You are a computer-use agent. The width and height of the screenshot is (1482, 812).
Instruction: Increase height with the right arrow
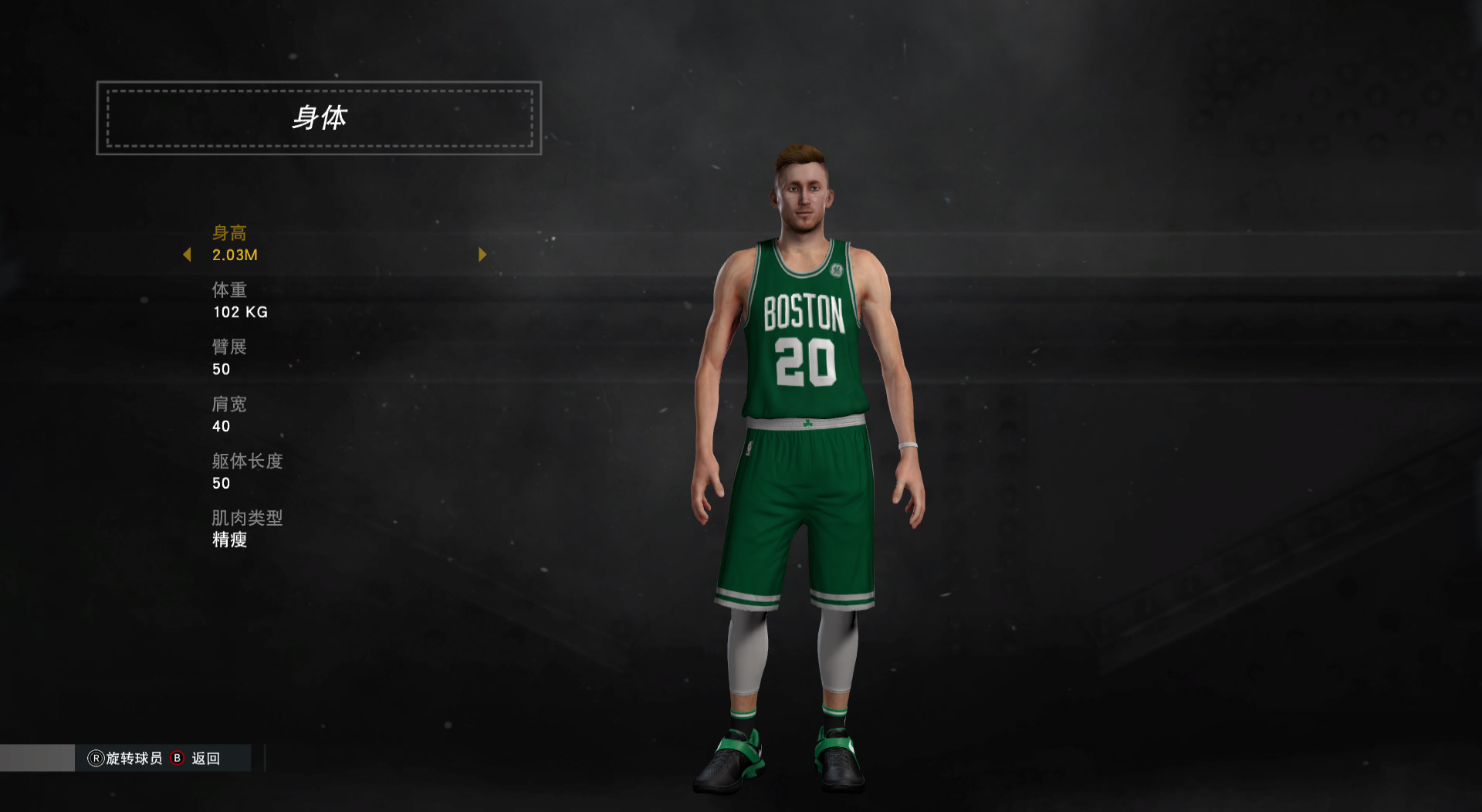(482, 255)
